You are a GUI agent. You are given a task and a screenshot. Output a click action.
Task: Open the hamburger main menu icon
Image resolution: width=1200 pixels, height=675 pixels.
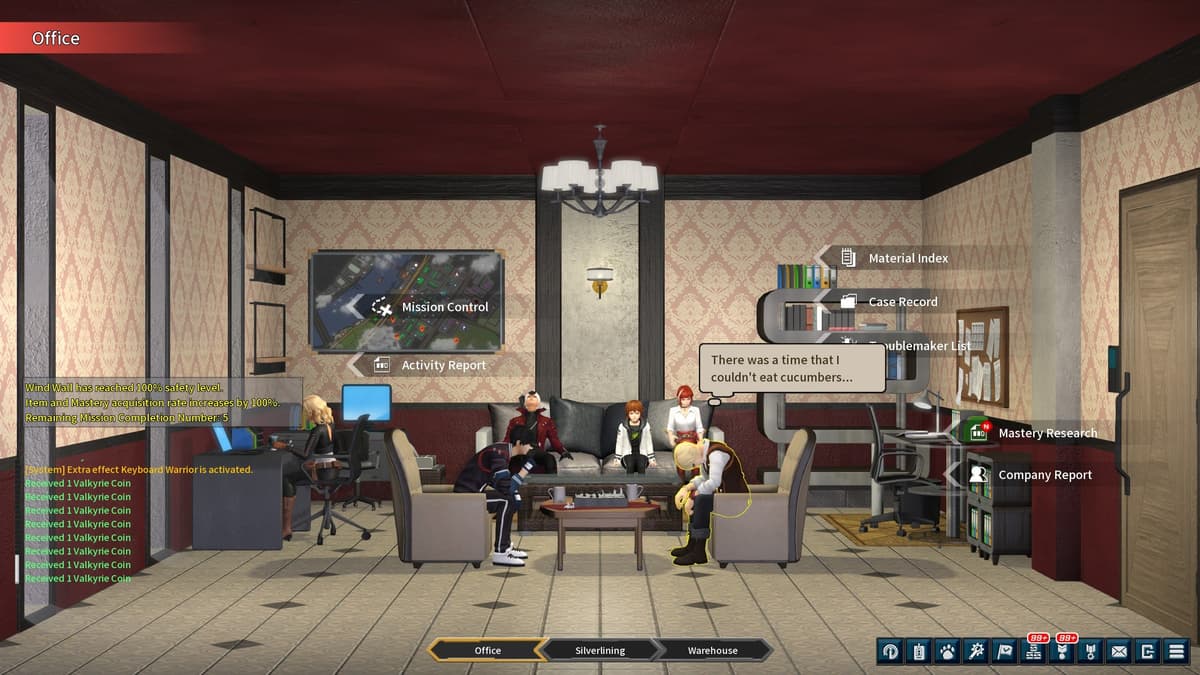[x=1176, y=651]
